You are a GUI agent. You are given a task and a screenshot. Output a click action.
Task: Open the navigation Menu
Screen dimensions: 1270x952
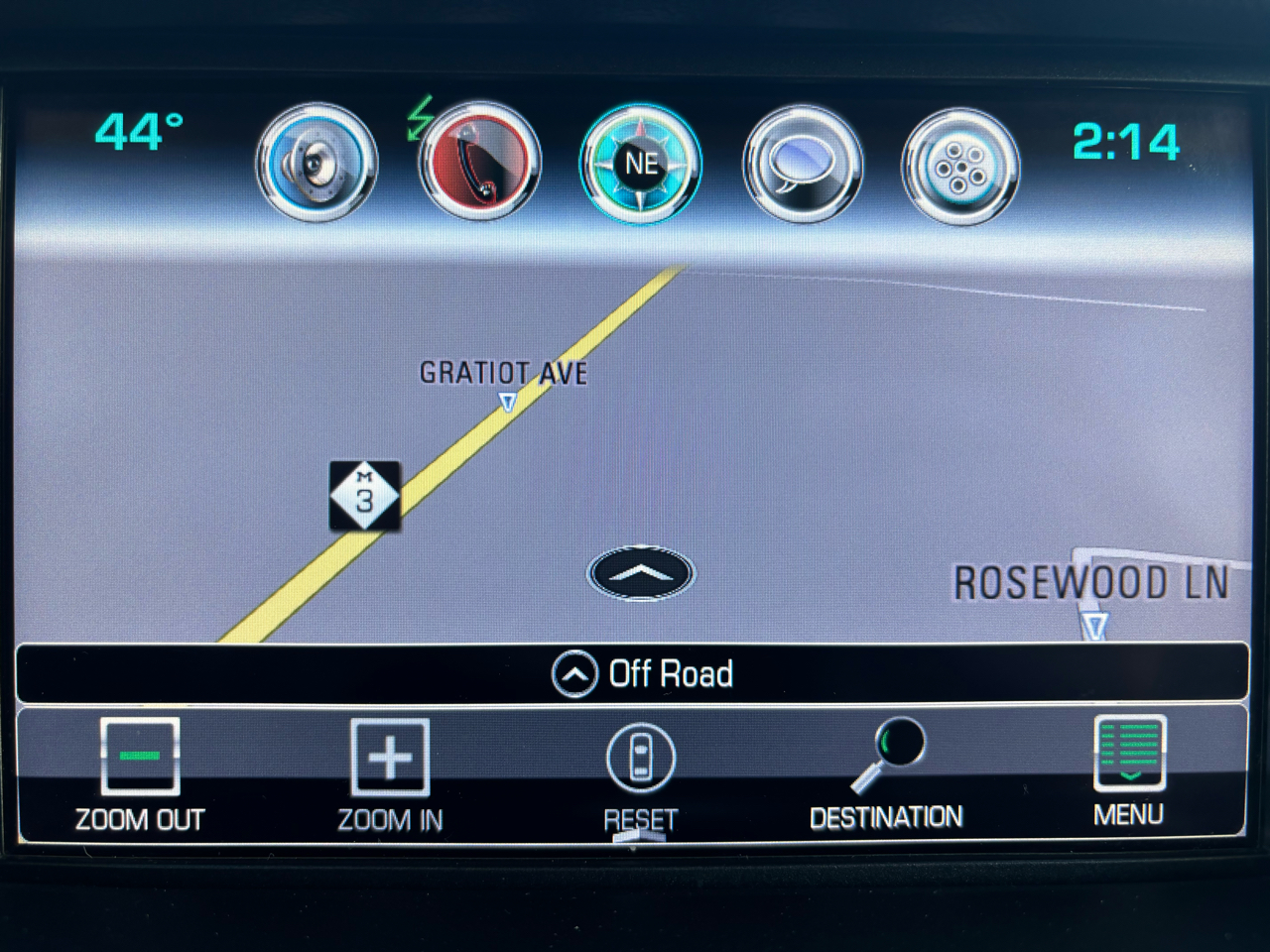click(x=1129, y=772)
